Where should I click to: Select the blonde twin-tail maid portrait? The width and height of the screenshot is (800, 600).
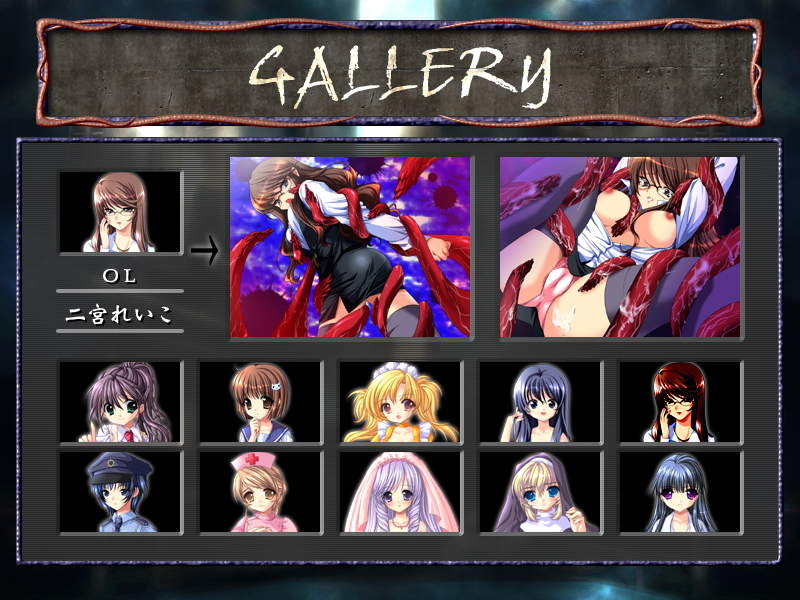[x=400, y=402]
